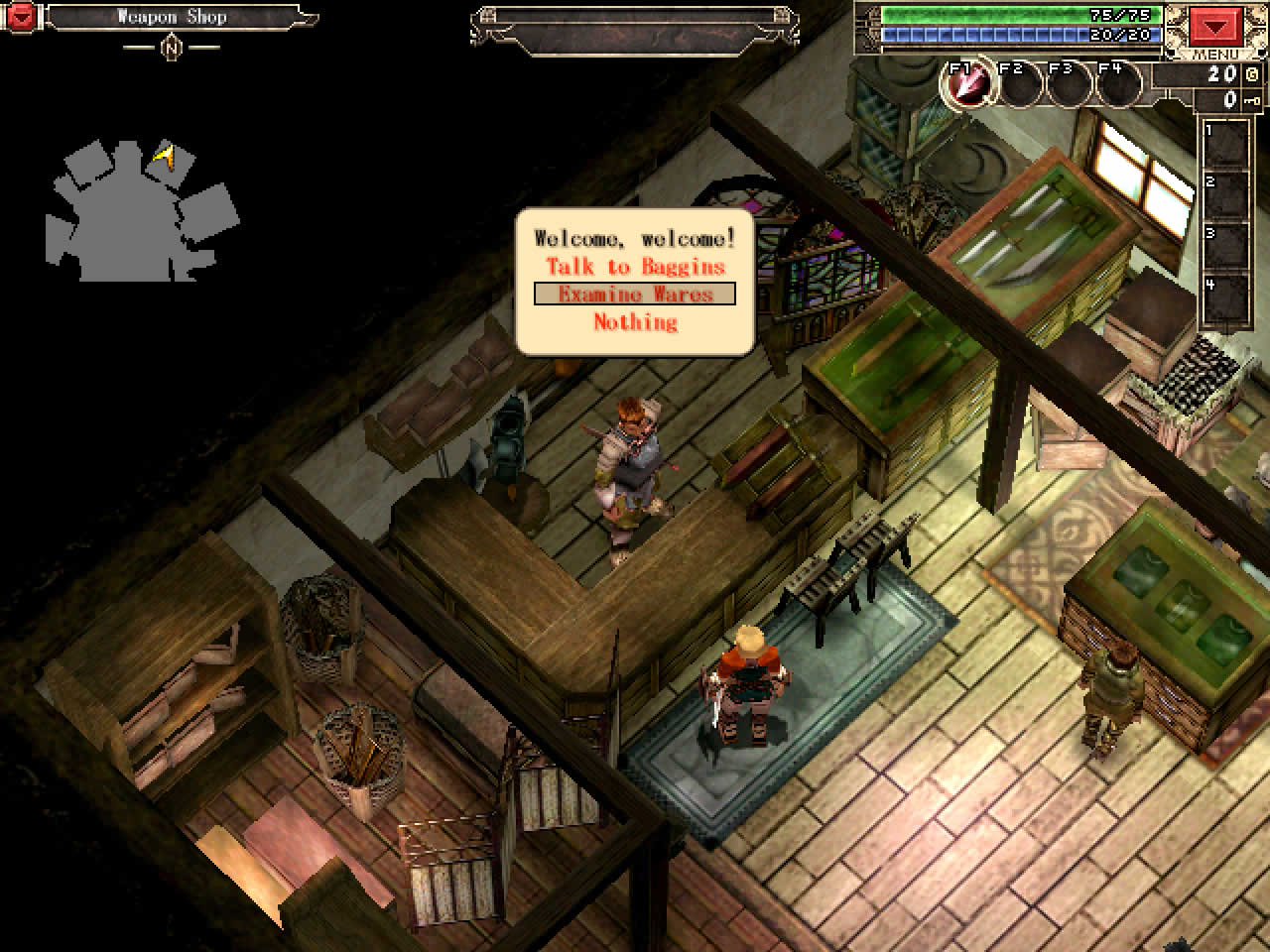Select the empty F3 skill slot
The image size is (1270, 952).
coord(1070,84)
